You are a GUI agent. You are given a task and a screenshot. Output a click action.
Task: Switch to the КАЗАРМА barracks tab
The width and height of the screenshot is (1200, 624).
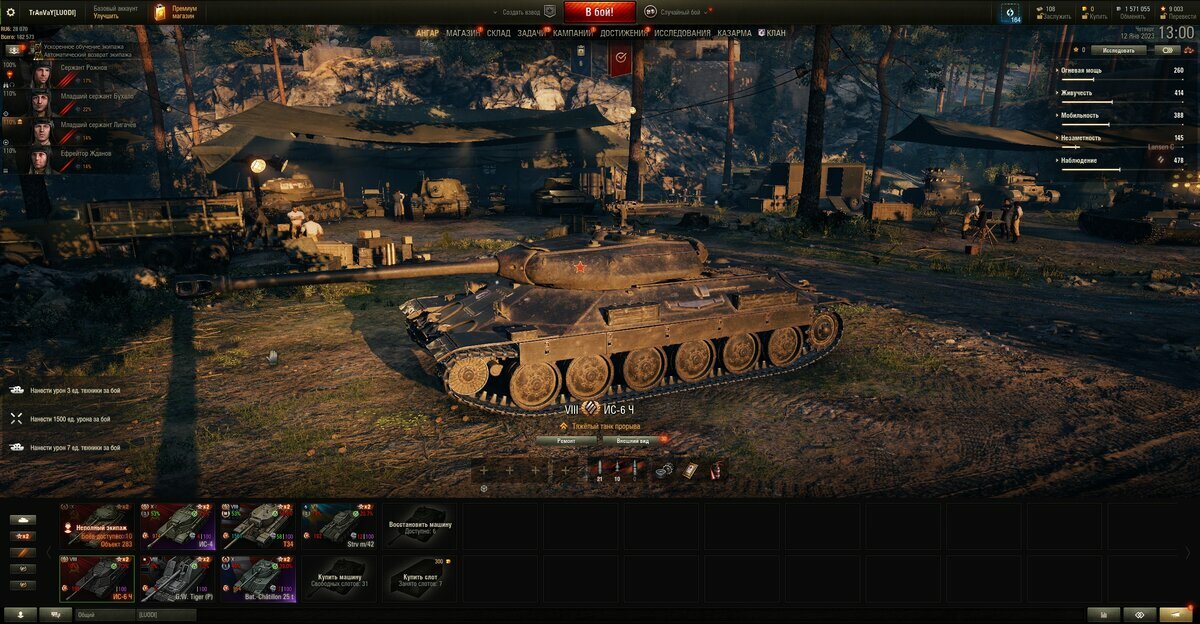(x=734, y=33)
